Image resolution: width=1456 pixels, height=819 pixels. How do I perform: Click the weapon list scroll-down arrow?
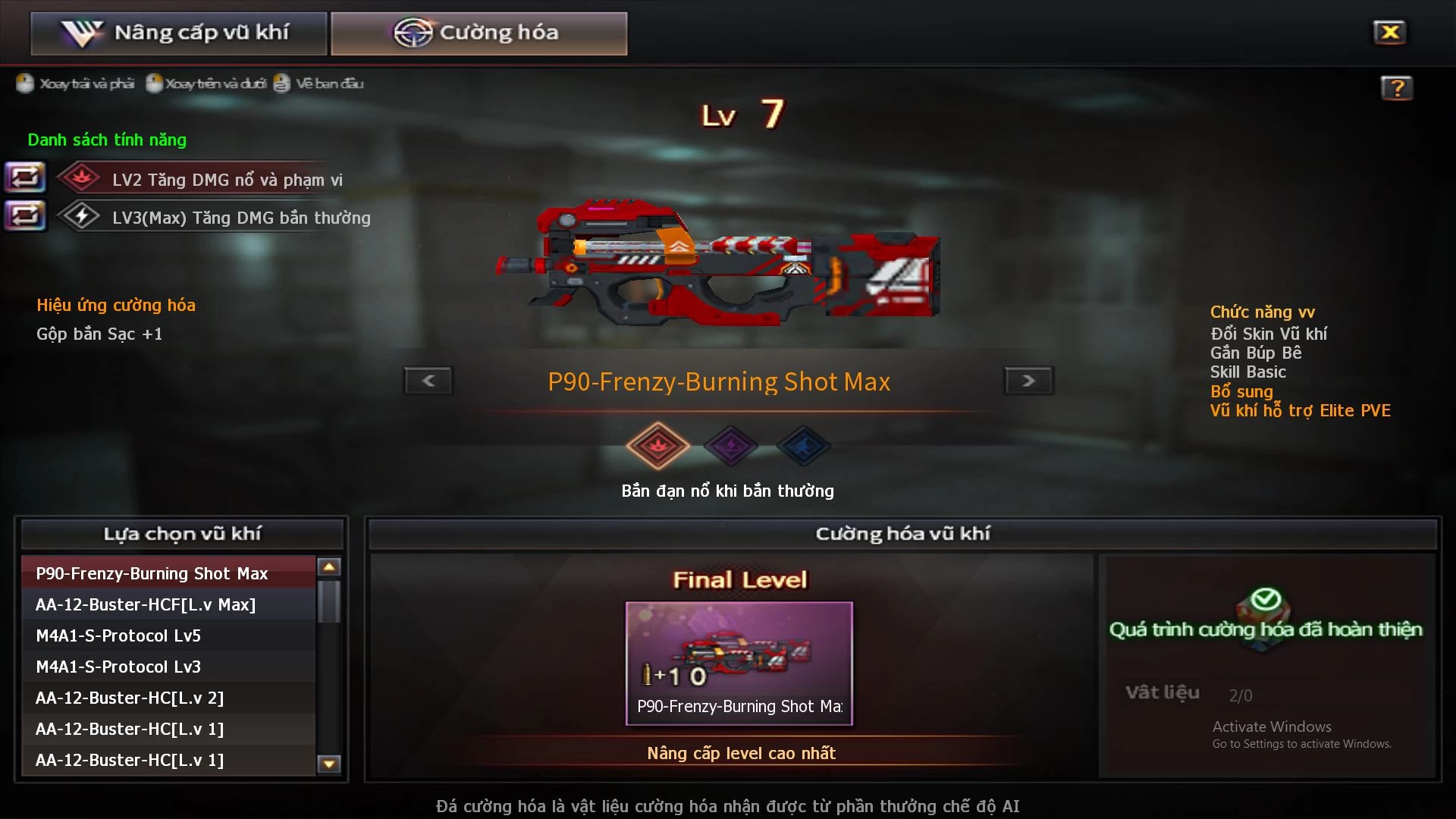[x=329, y=764]
